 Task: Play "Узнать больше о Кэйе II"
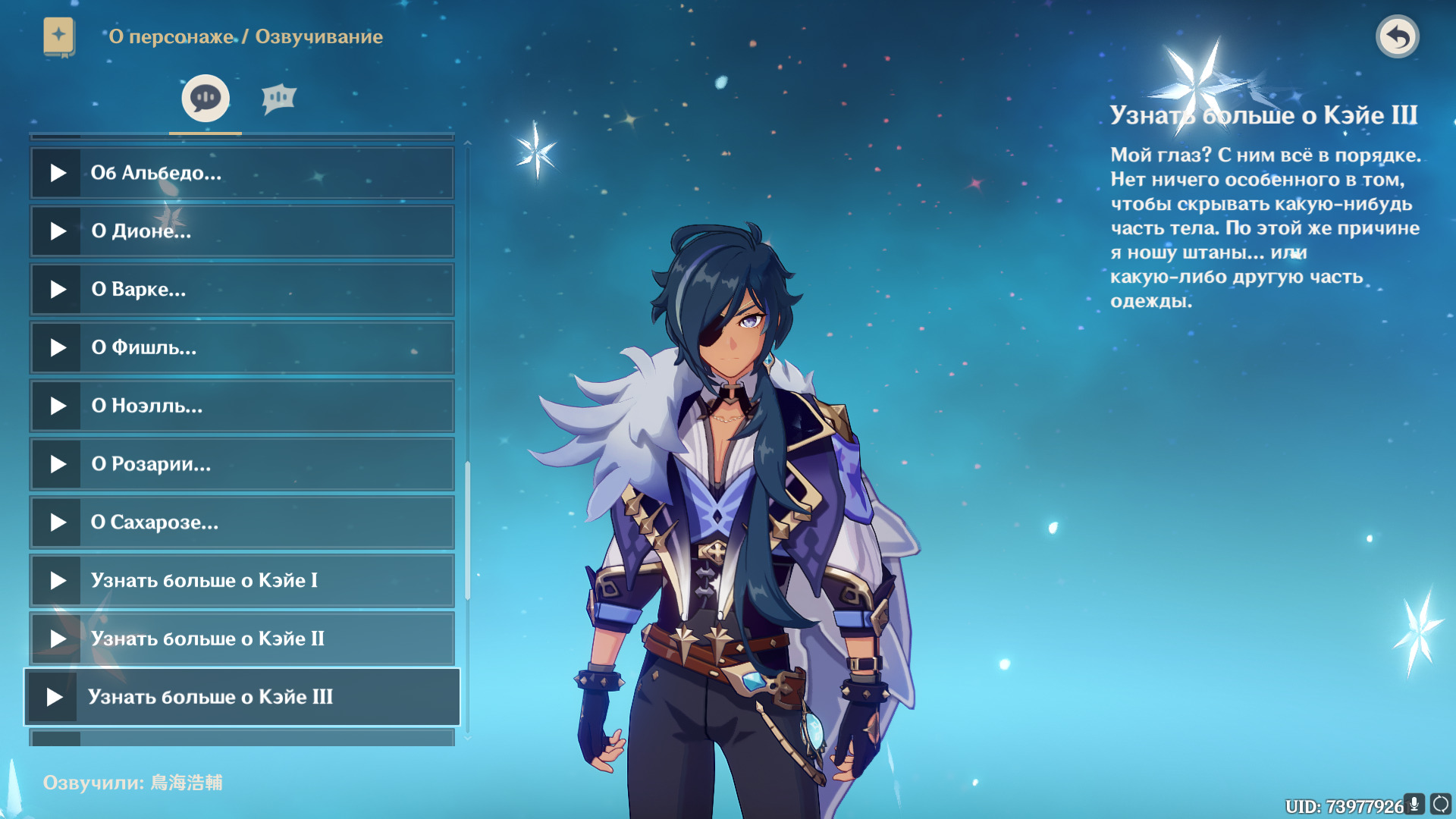coord(58,639)
